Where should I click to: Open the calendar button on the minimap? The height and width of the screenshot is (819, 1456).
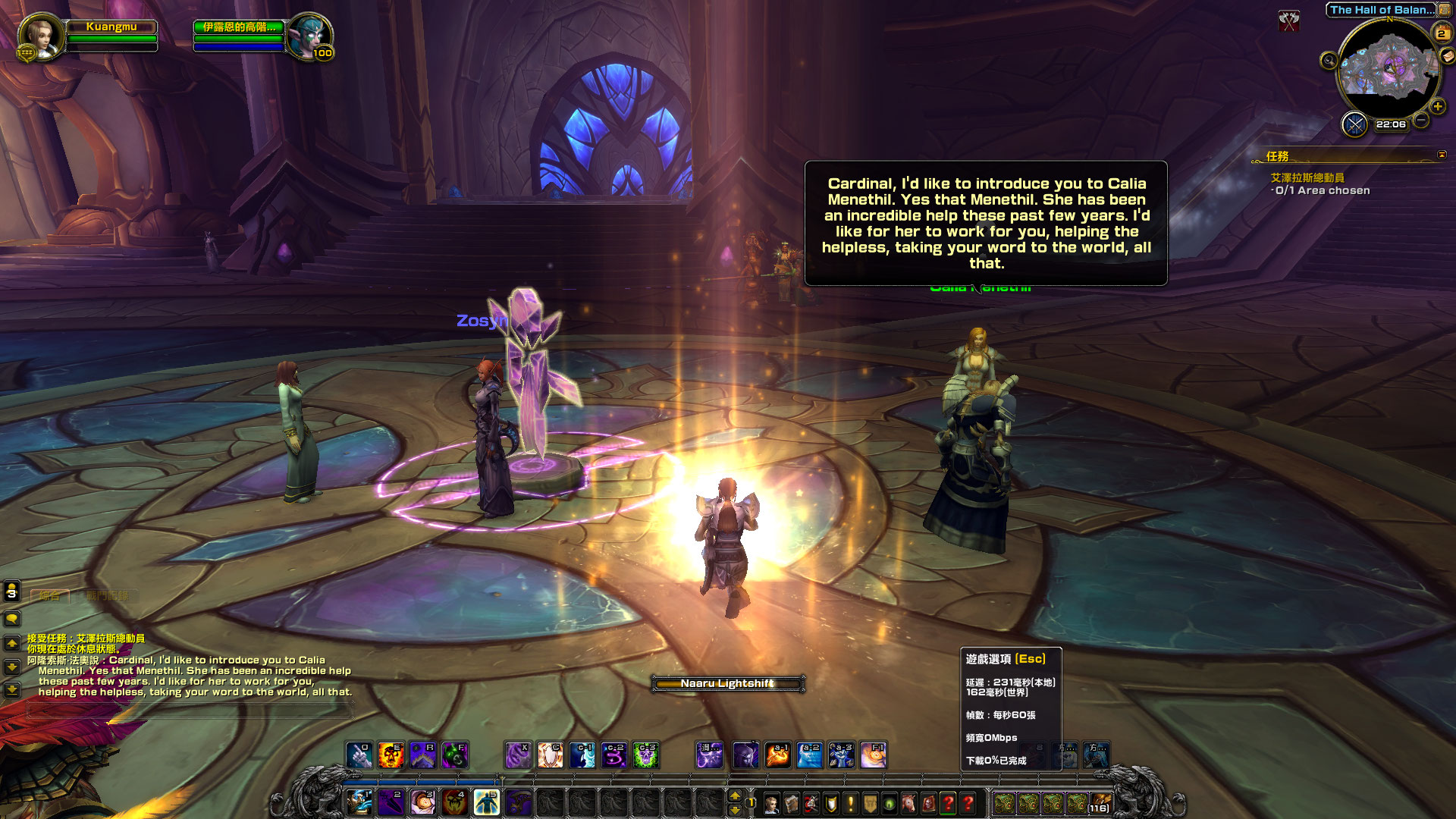coord(1442,33)
